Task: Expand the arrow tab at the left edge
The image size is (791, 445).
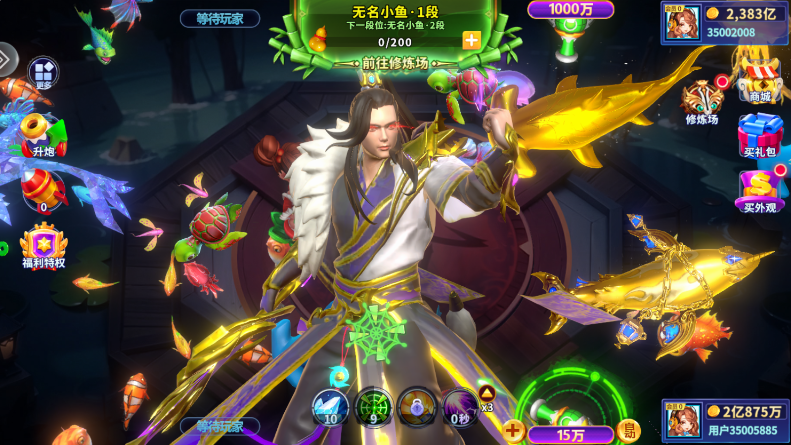Action: click(x=7, y=59)
